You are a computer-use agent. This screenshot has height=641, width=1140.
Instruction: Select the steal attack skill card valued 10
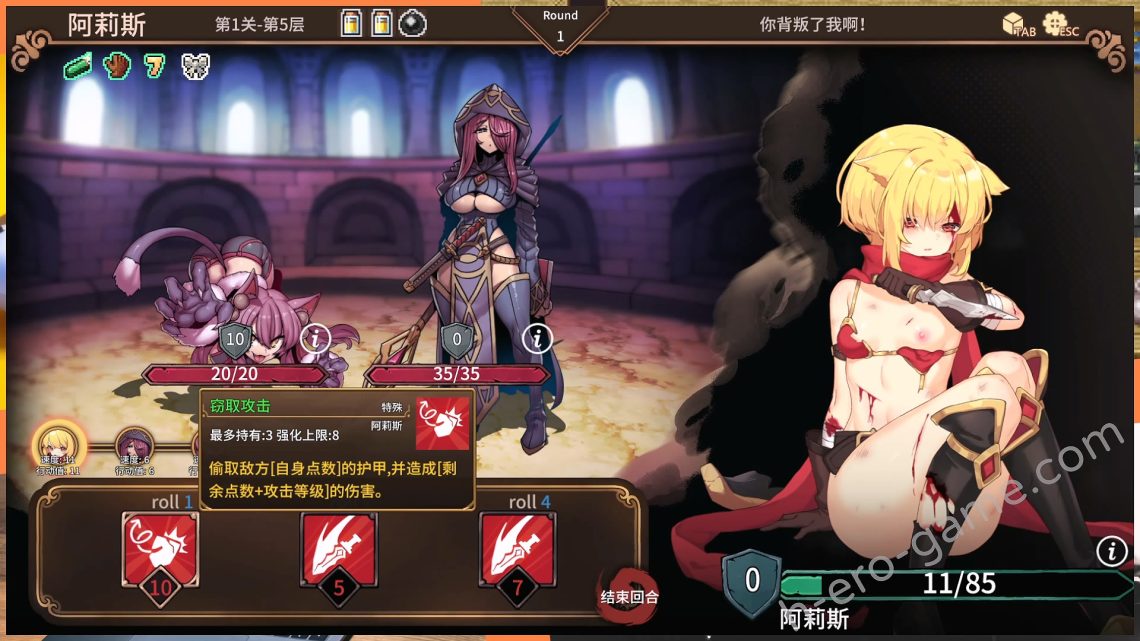160,549
